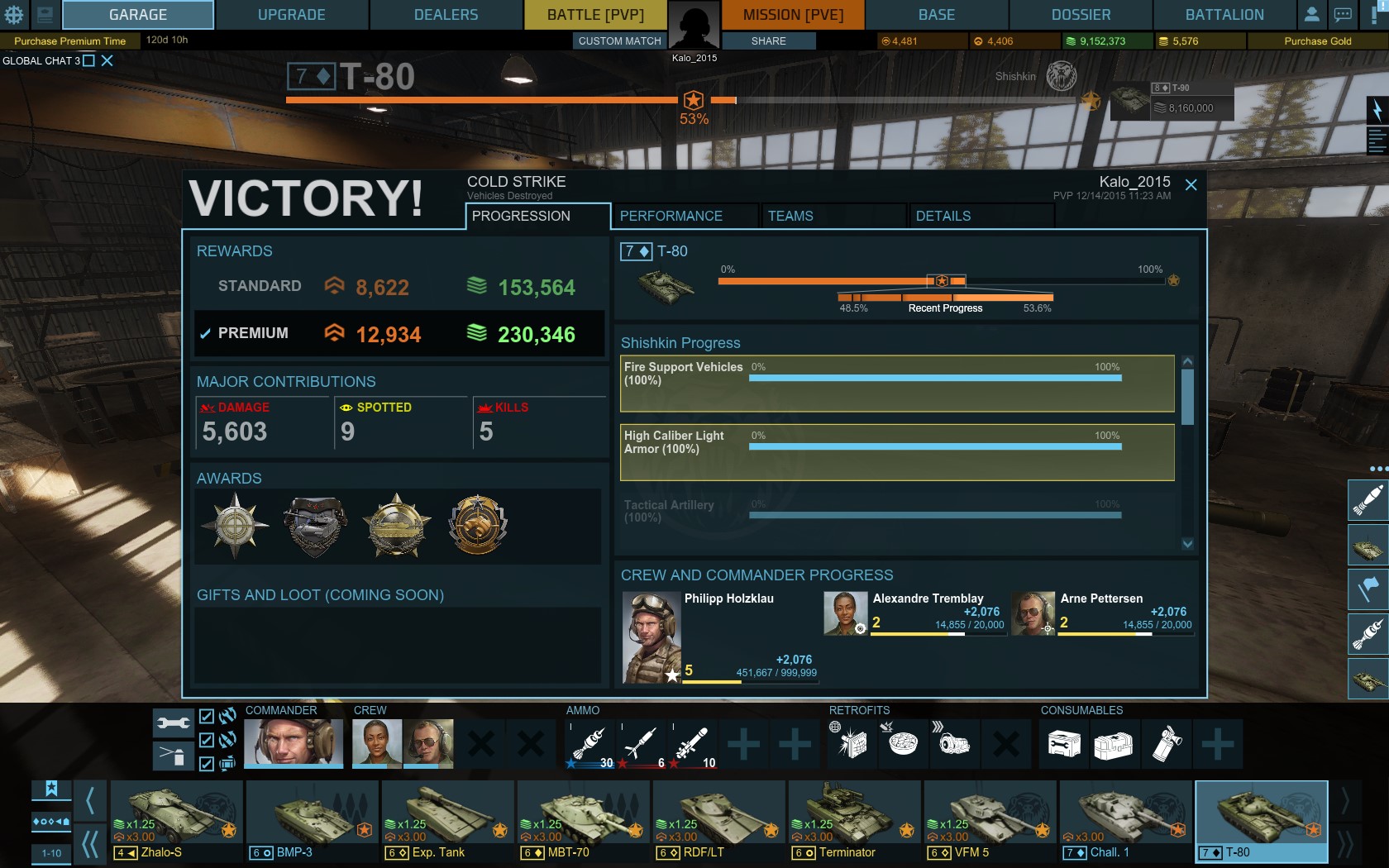Open the settings gear icon
Image resolution: width=1389 pixels, height=868 pixels.
pyautogui.click(x=14, y=15)
